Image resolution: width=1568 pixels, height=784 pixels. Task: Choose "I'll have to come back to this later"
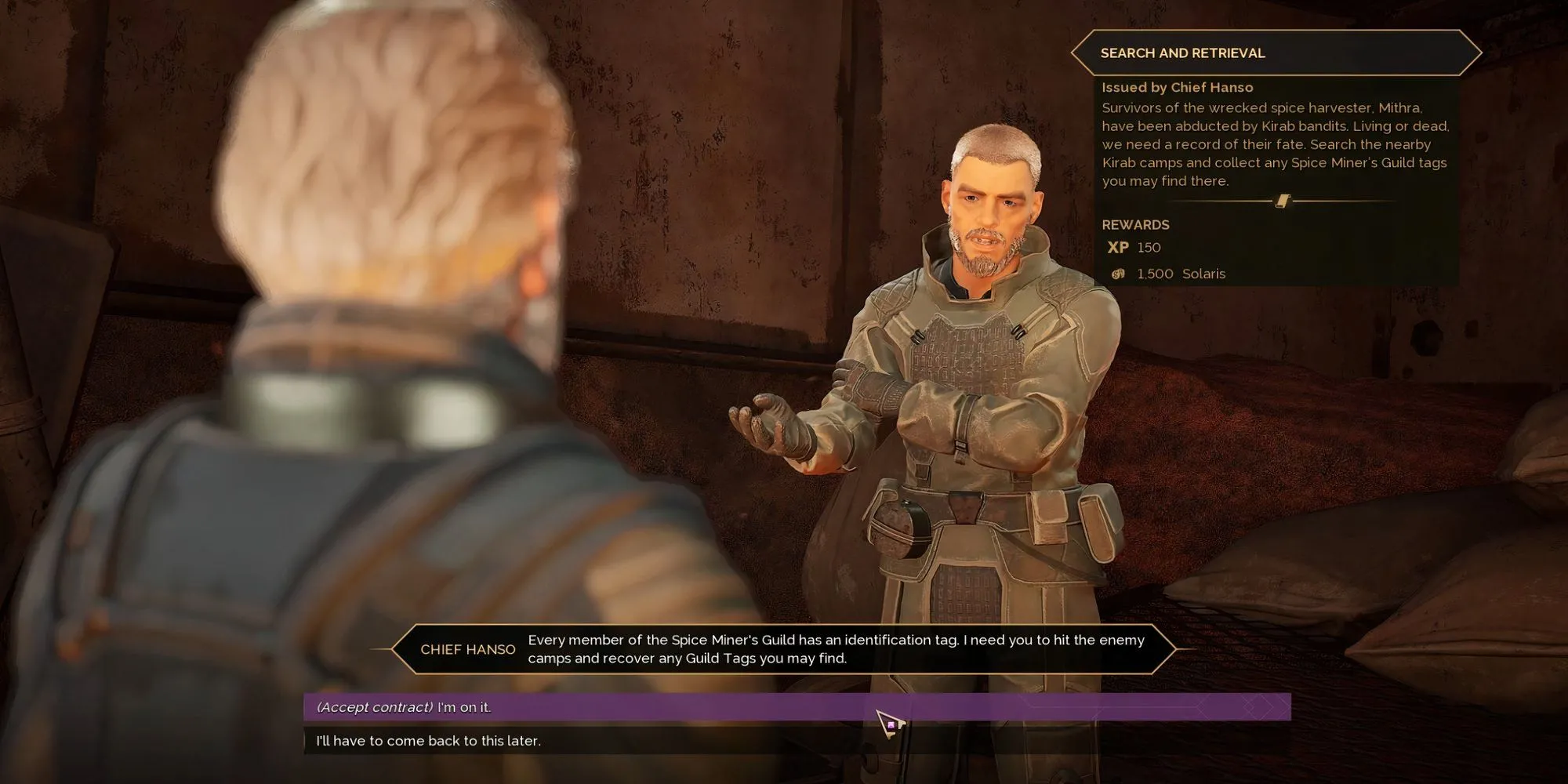429,741
